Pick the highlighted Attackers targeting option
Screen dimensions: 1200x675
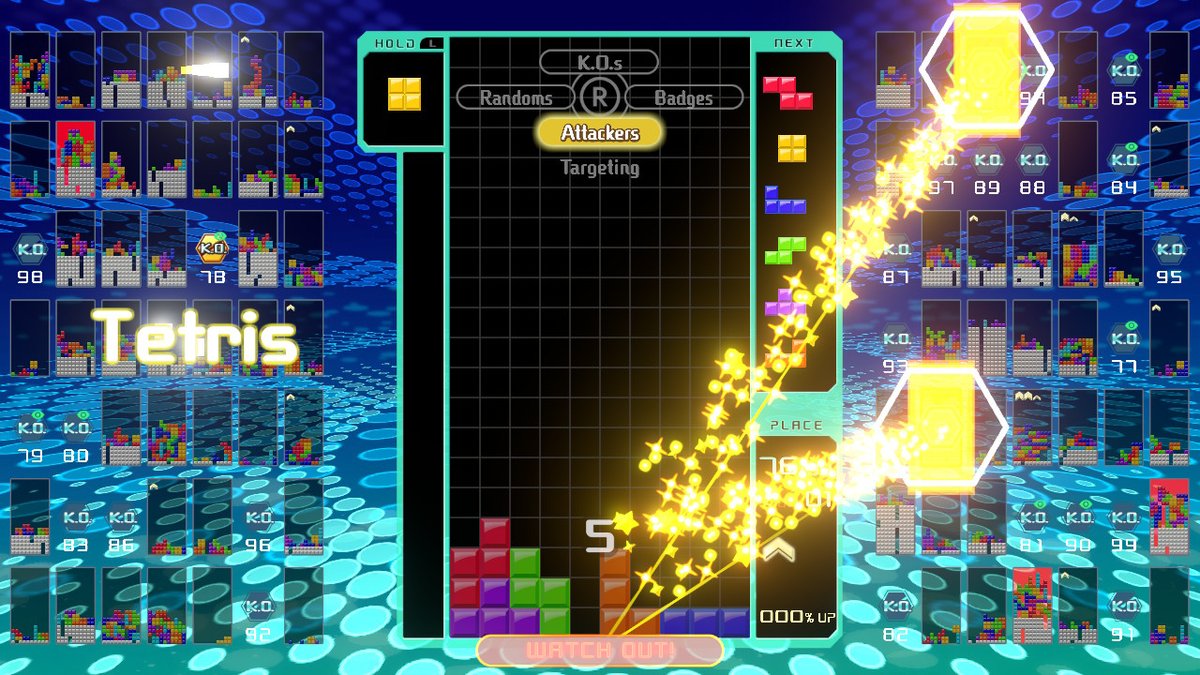click(x=599, y=132)
